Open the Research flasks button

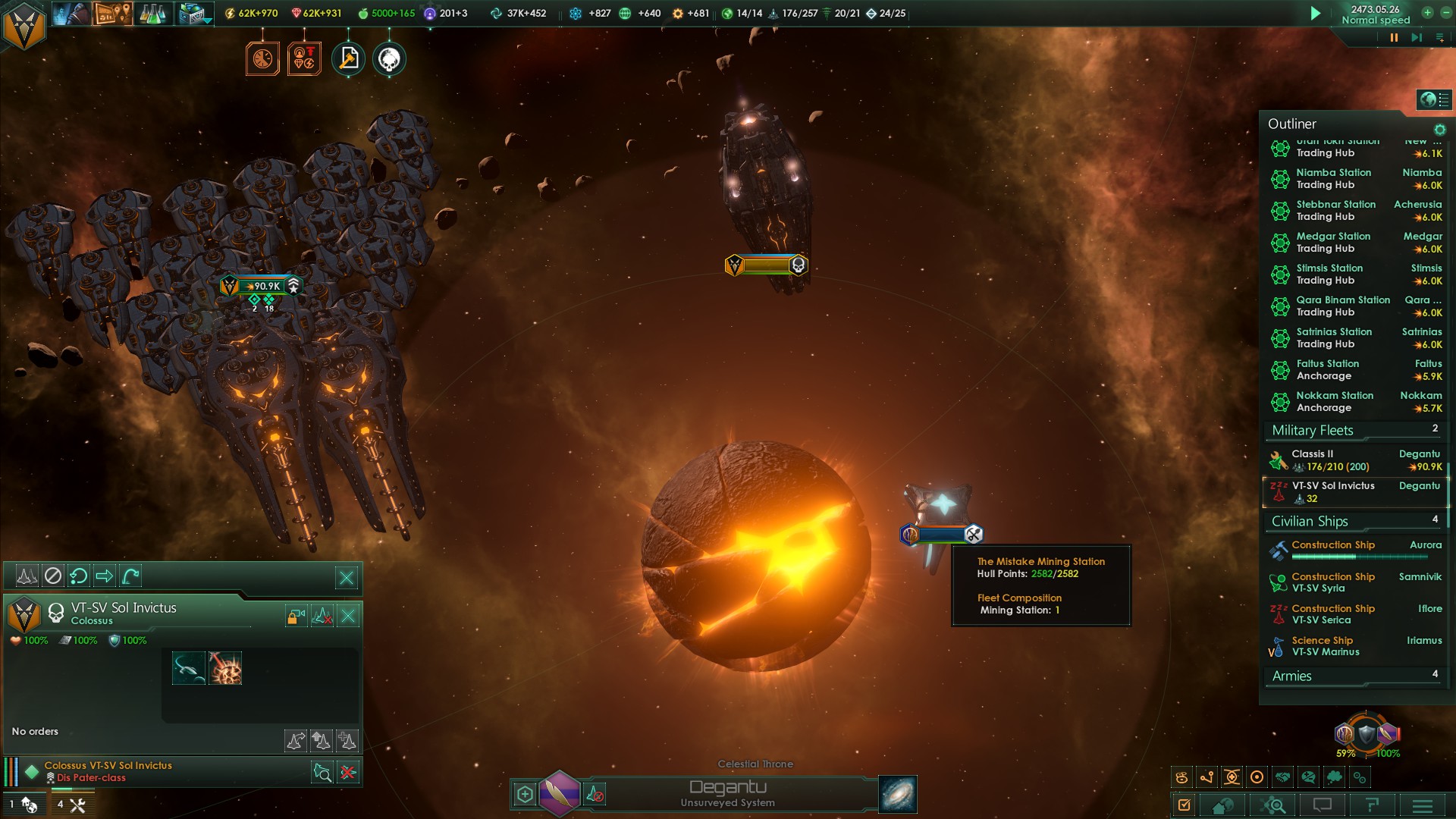(152, 13)
